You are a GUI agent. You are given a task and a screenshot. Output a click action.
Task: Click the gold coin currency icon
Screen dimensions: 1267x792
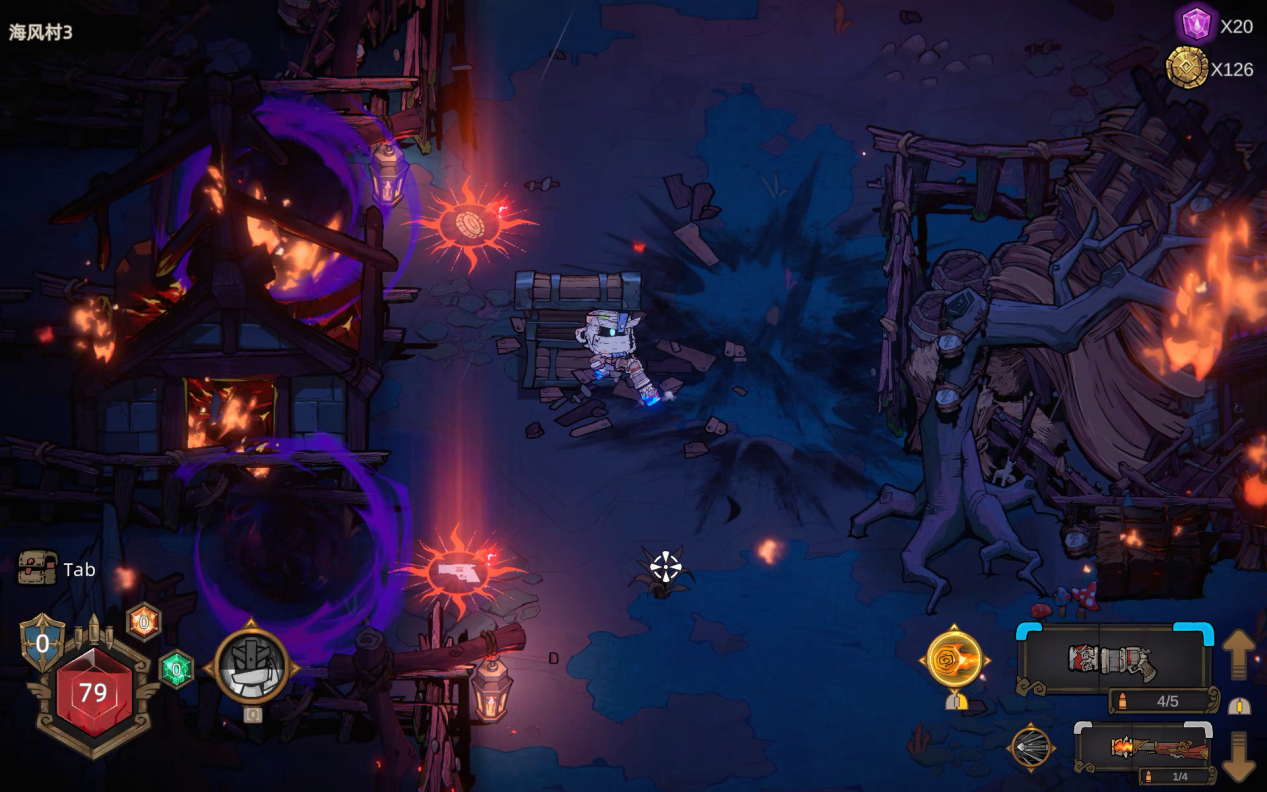[1187, 68]
